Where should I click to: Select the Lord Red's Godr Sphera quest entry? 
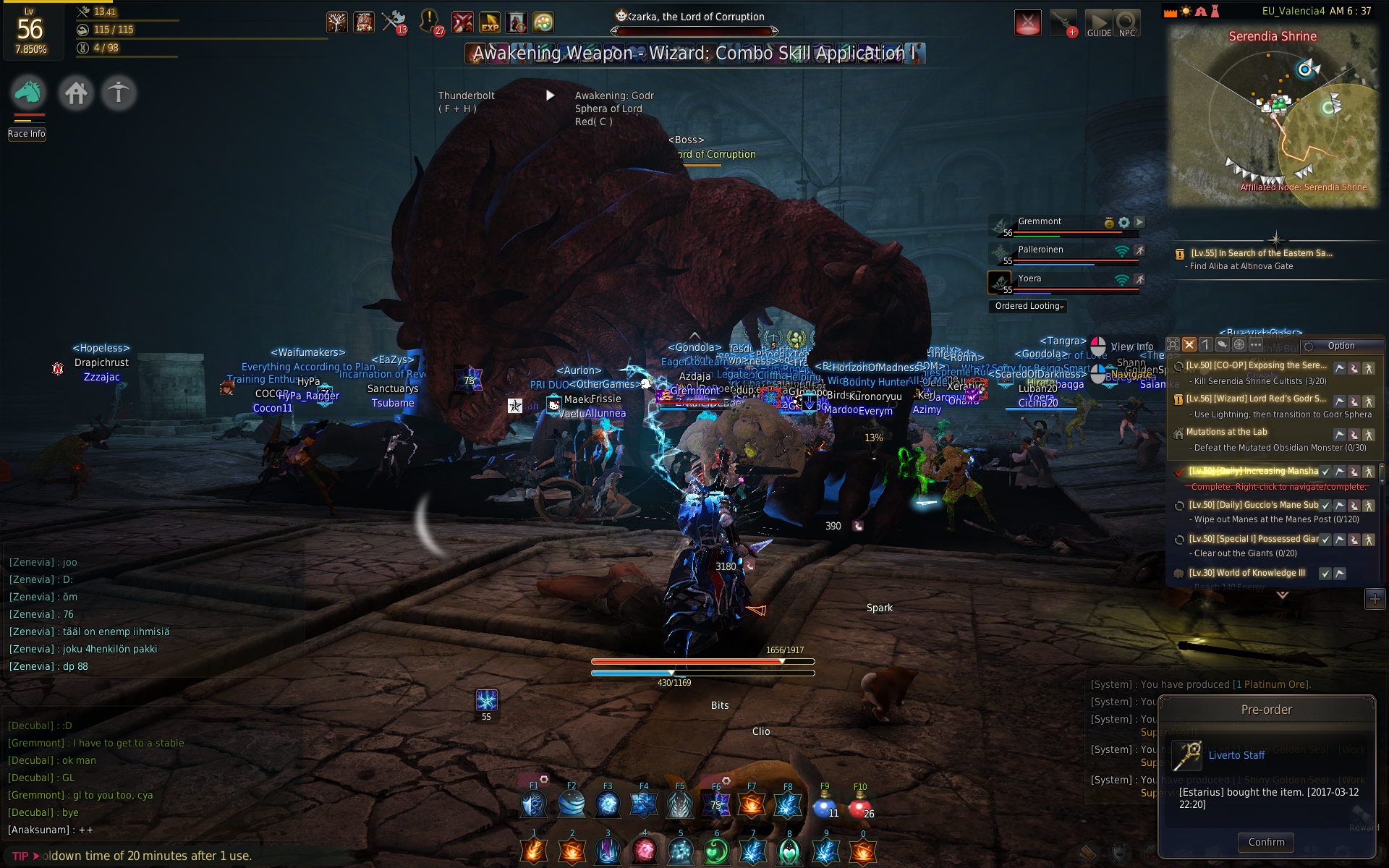[1257, 399]
